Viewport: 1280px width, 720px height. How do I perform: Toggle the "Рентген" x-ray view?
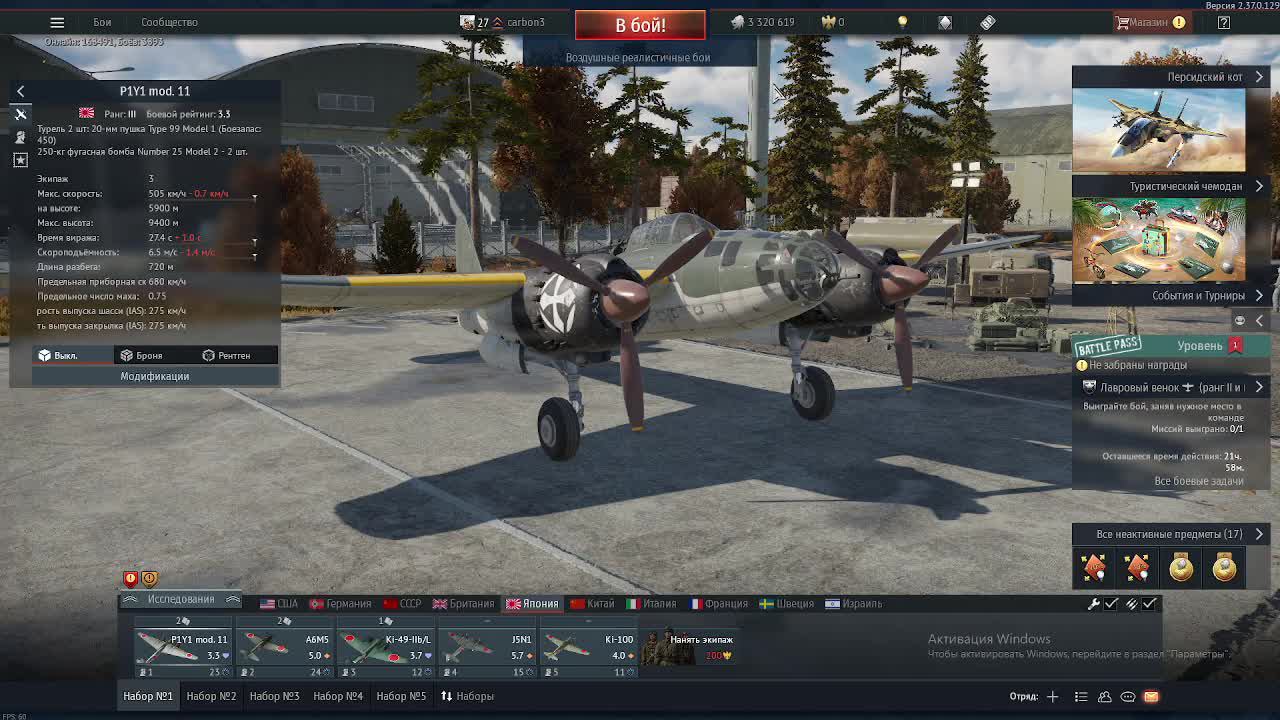point(226,355)
